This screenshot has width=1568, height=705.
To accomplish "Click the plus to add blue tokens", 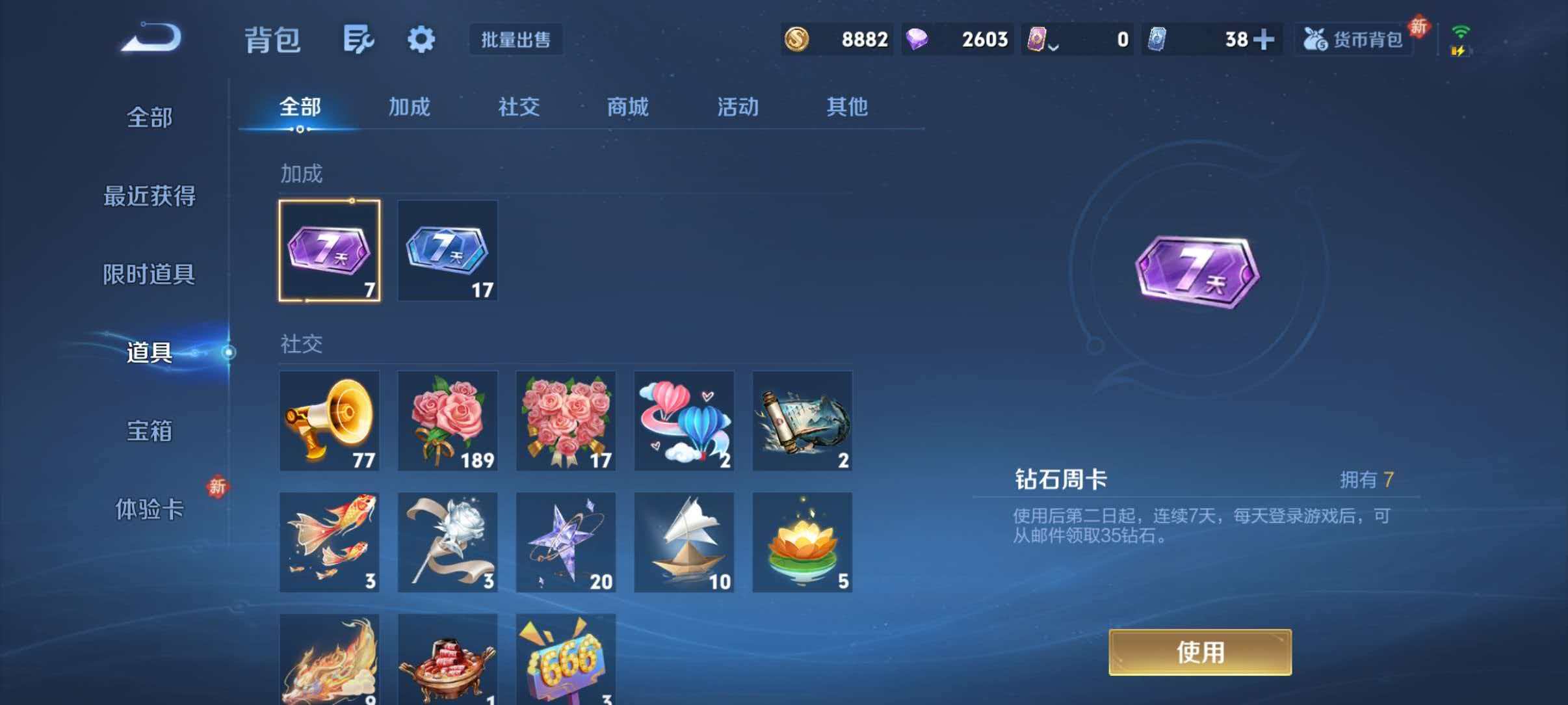I will [1264, 39].
